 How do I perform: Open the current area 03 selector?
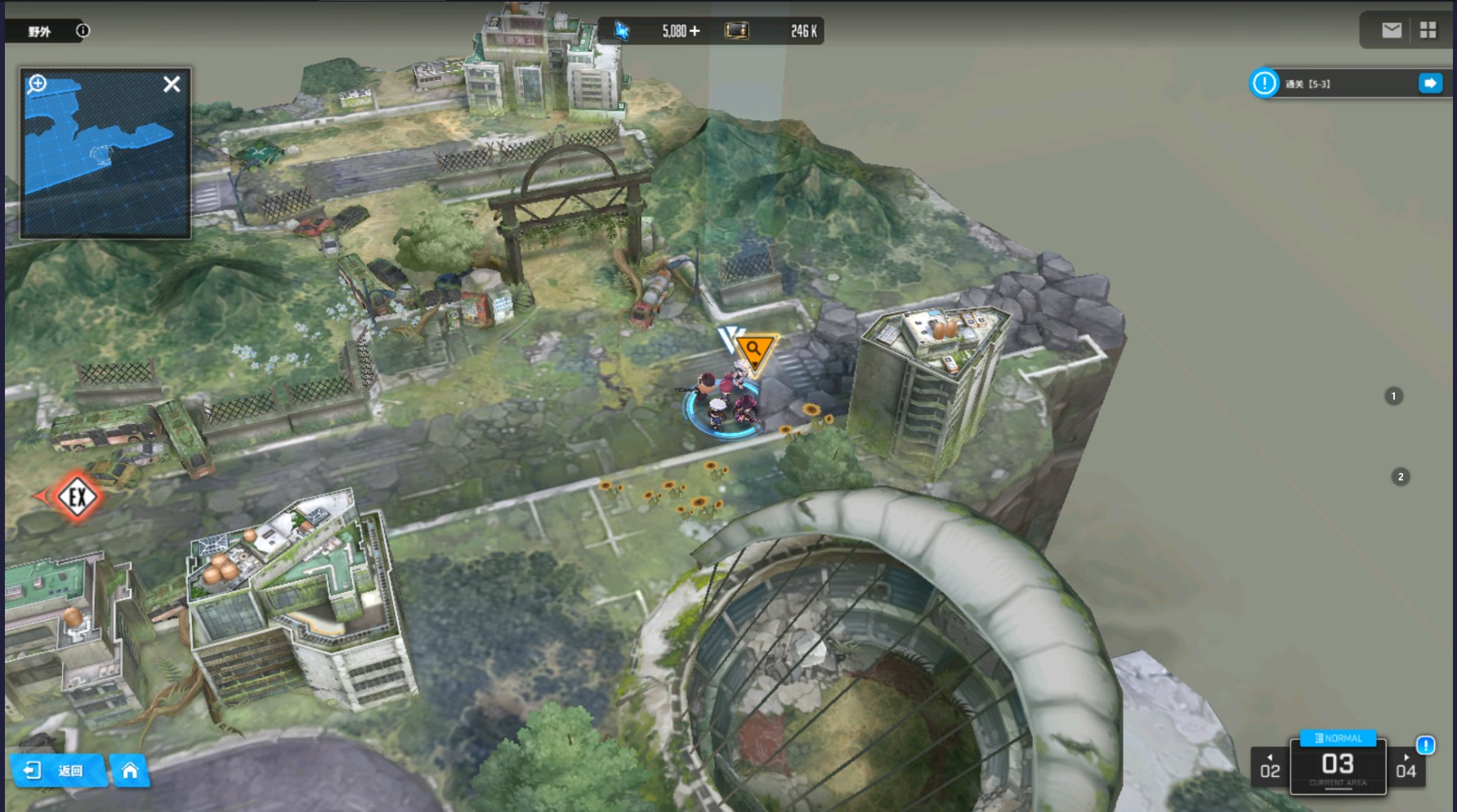(x=1338, y=766)
